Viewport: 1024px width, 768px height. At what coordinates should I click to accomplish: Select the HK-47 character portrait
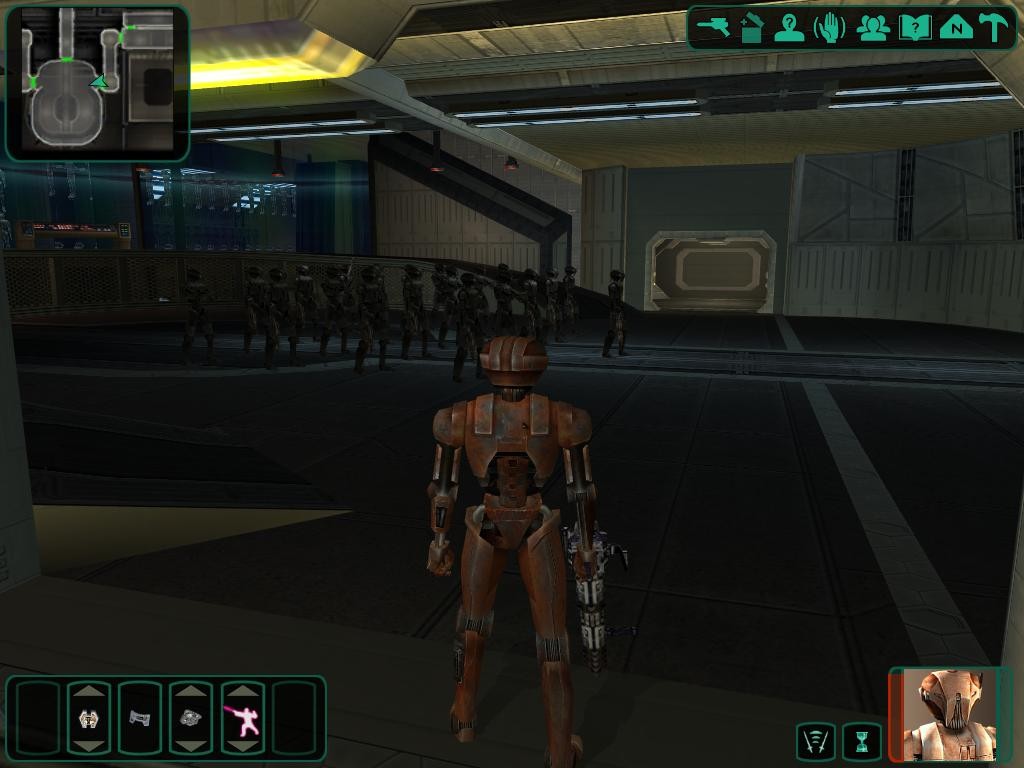950,714
